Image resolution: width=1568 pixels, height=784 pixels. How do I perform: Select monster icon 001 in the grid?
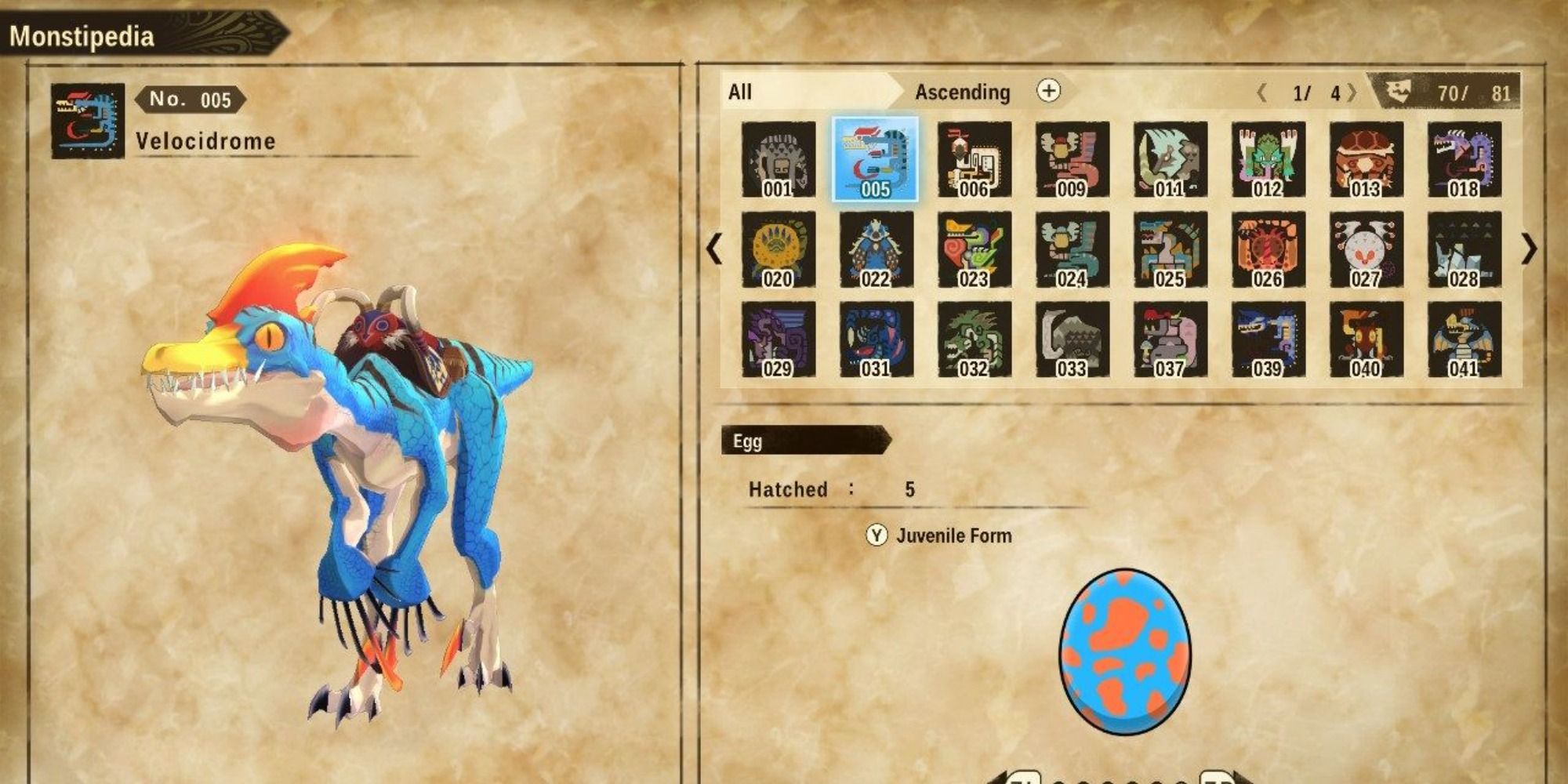[x=779, y=158]
